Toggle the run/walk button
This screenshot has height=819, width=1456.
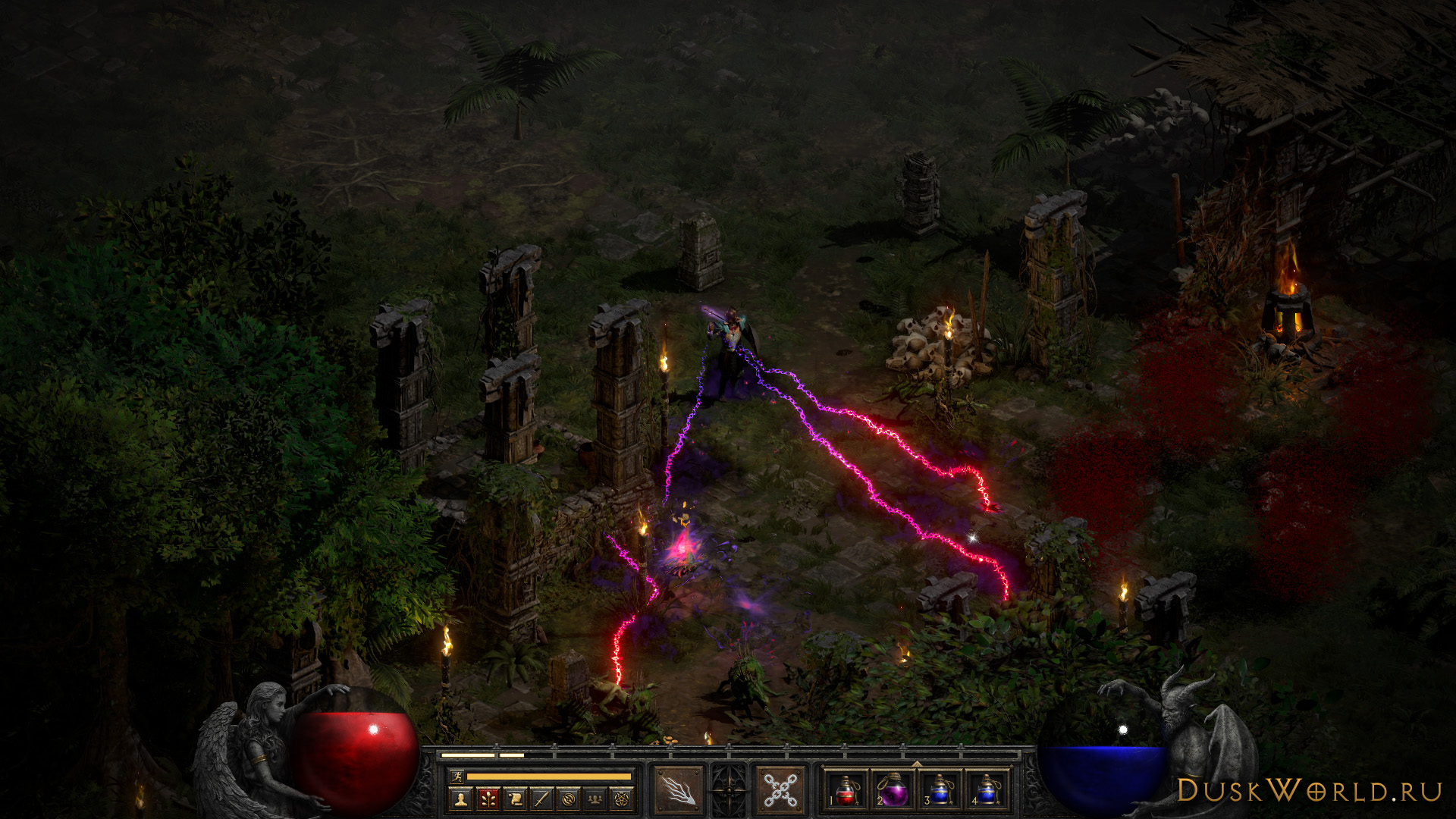point(455,776)
